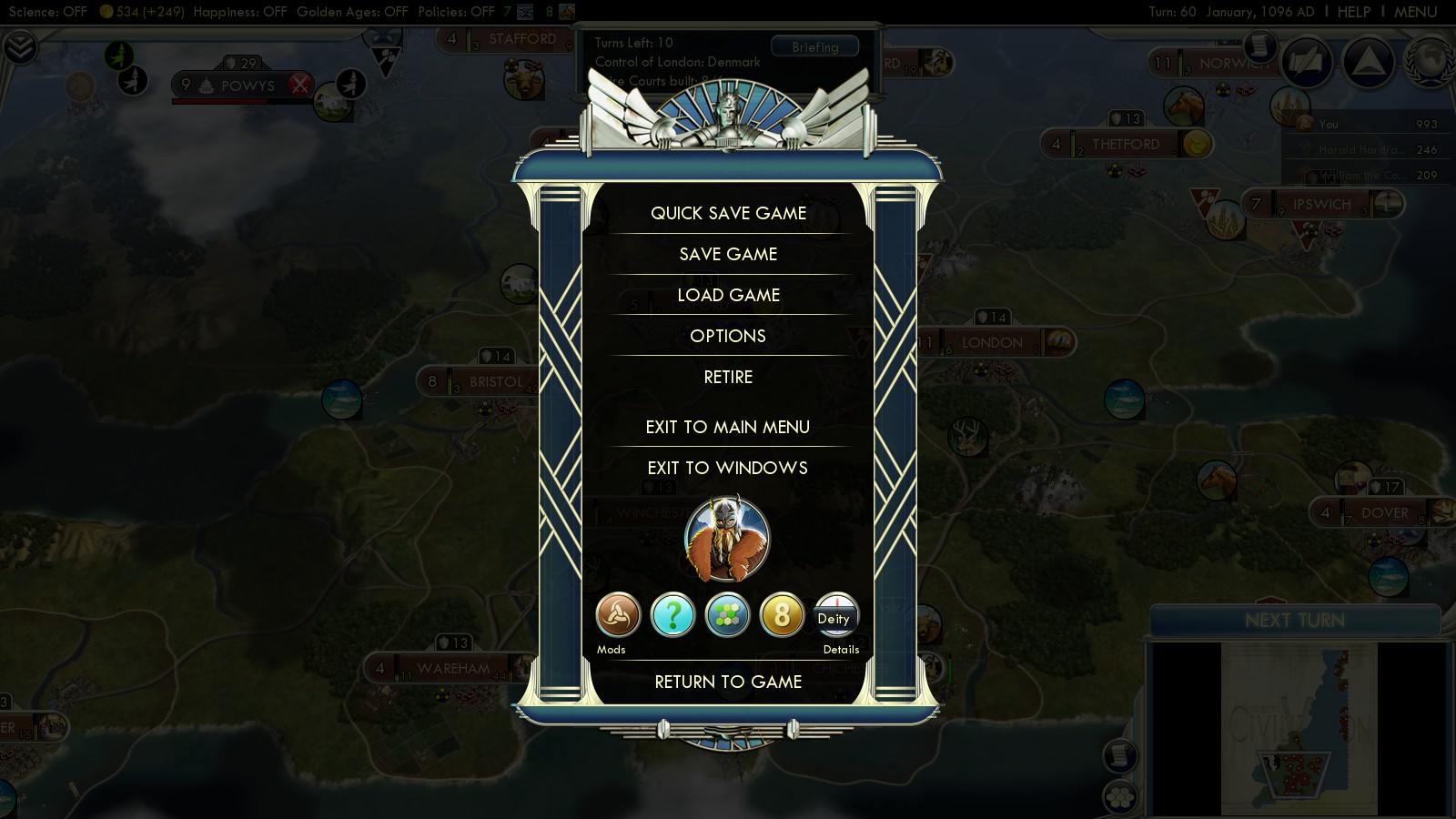Screen dimensions: 1456x819
Task: Click the Viking leader portrait
Action: click(726, 540)
